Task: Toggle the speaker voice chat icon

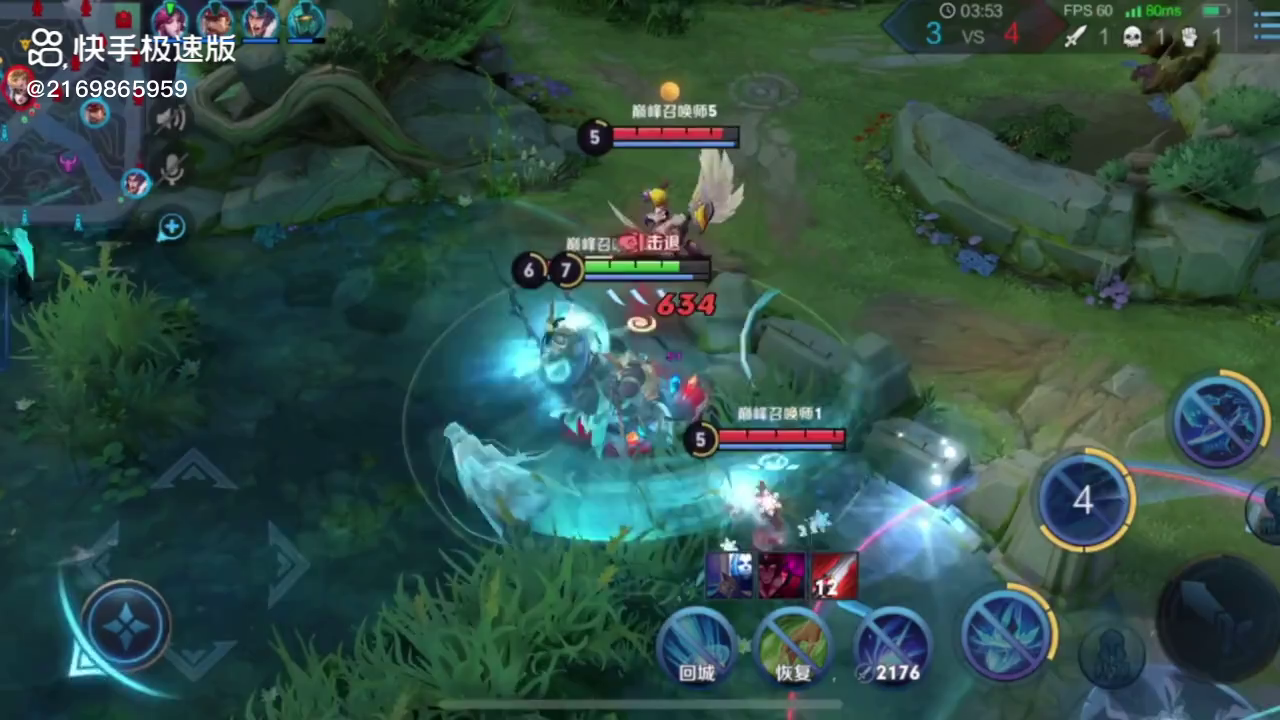Action: pos(171,120)
